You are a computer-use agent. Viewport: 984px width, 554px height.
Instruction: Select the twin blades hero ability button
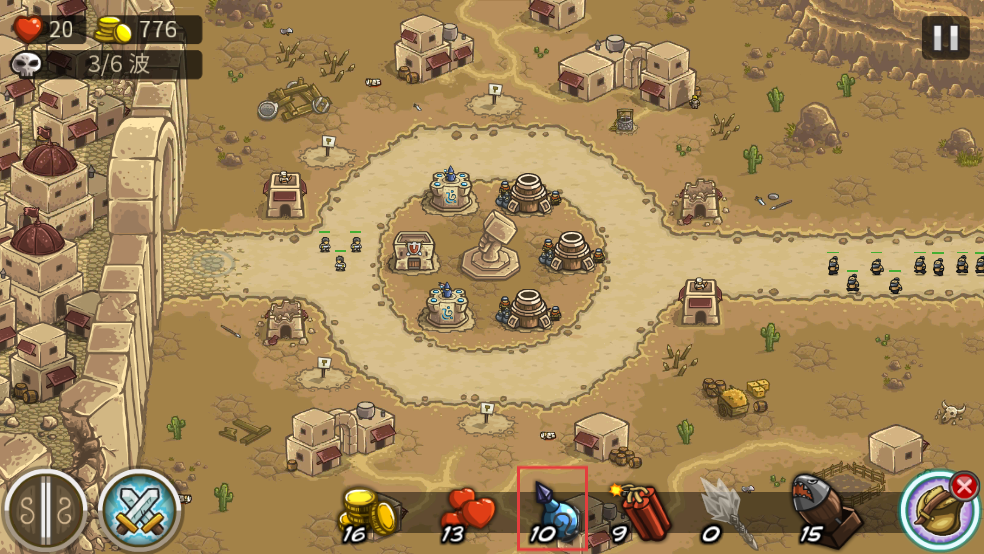pyautogui.click(x=45, y=510)
